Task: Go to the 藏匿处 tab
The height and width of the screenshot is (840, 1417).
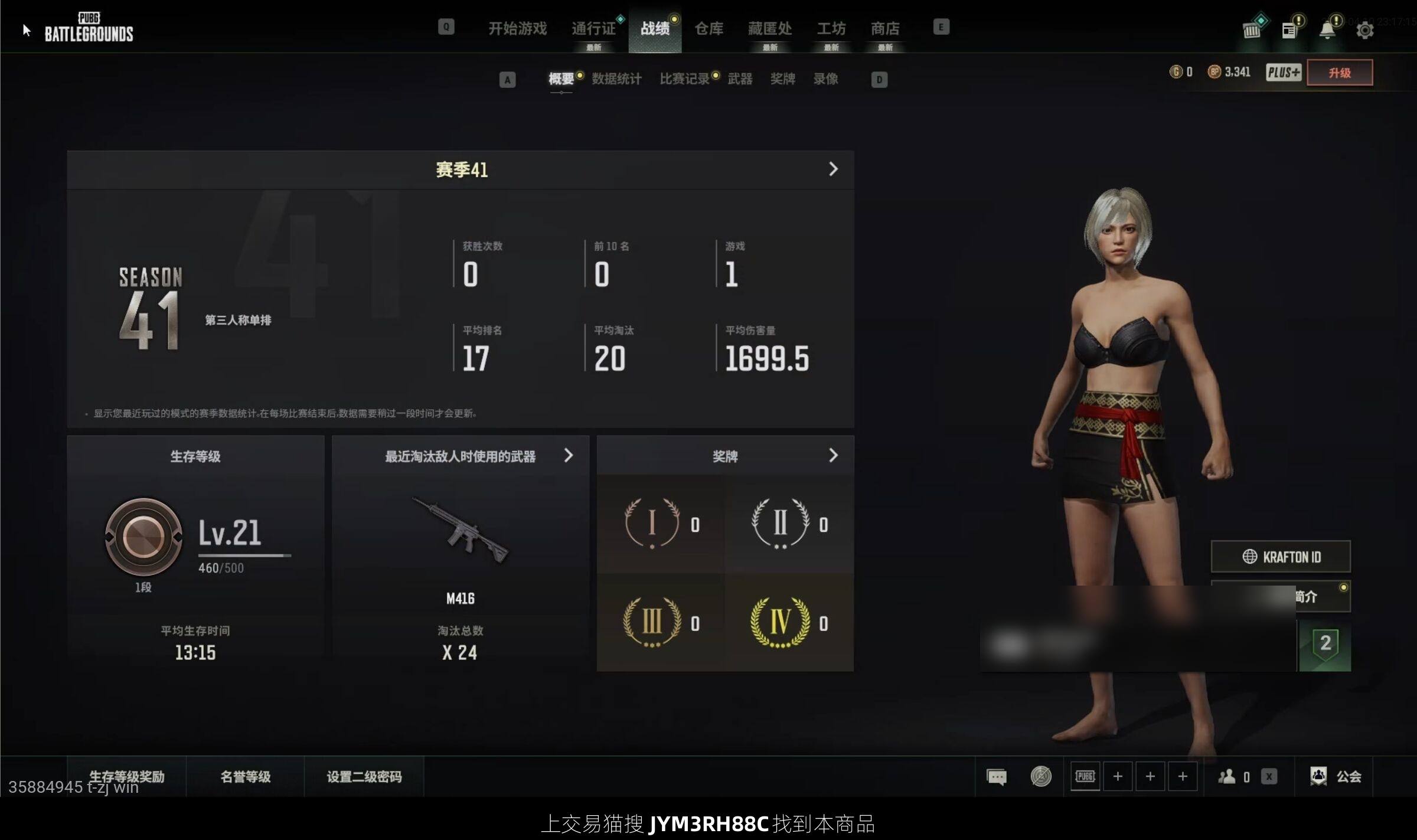Action: click(x=769, y=28)
